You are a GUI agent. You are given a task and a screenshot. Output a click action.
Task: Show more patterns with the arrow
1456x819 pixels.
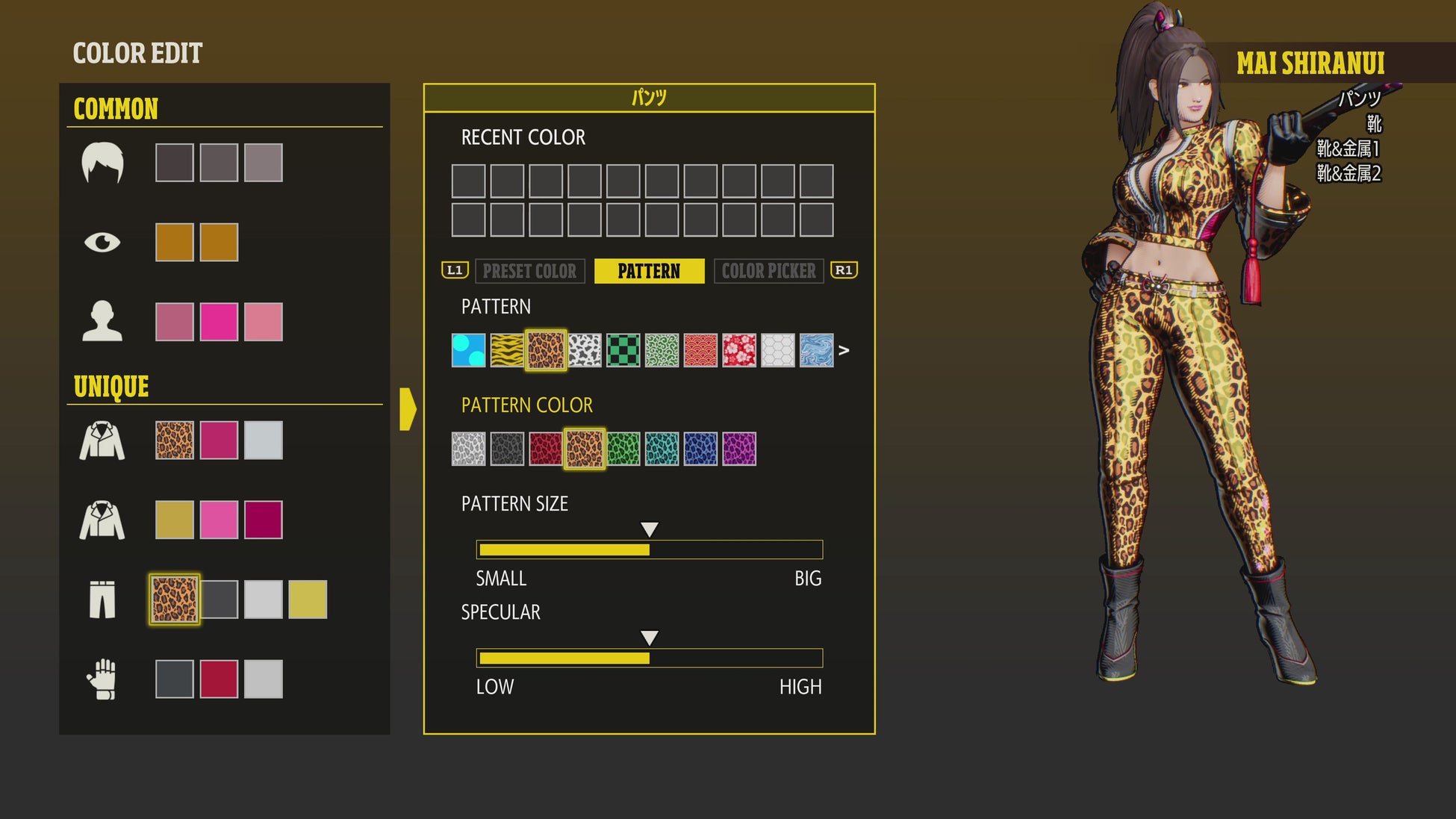(844, 350)
